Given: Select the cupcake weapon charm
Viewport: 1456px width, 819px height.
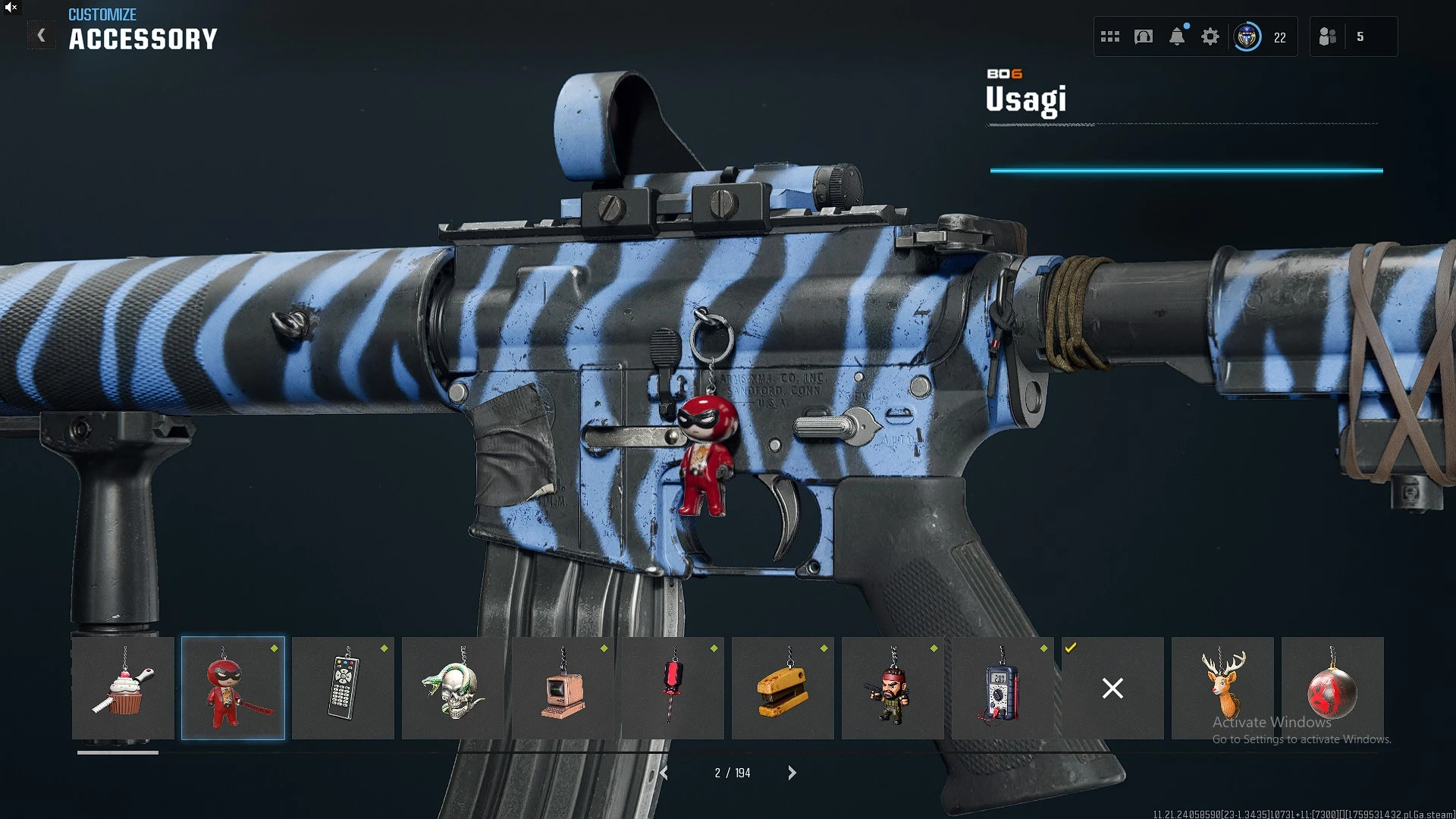Looking at the screenshot, I should tap(123, 688).
